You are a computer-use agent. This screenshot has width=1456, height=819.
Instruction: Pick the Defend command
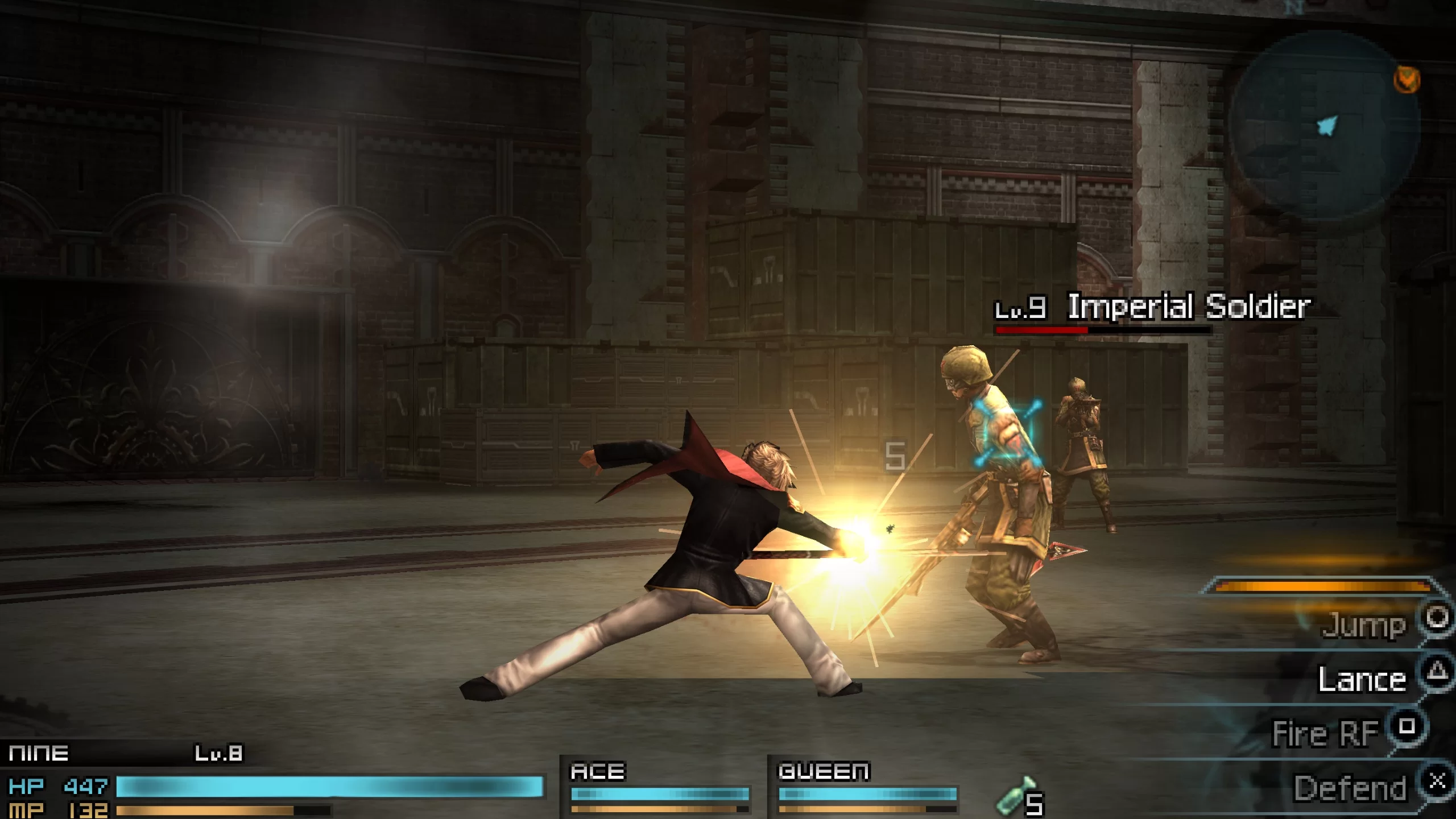[x=1350, y=788]
